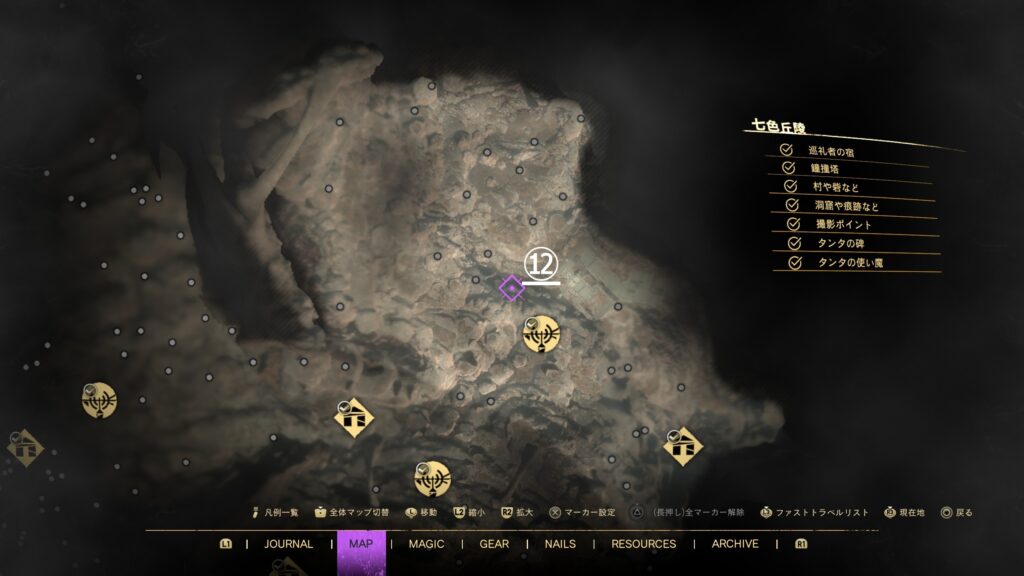Switch to the ARCHIVE tab
Screen dimensions: 1024x576
(735, 544)
